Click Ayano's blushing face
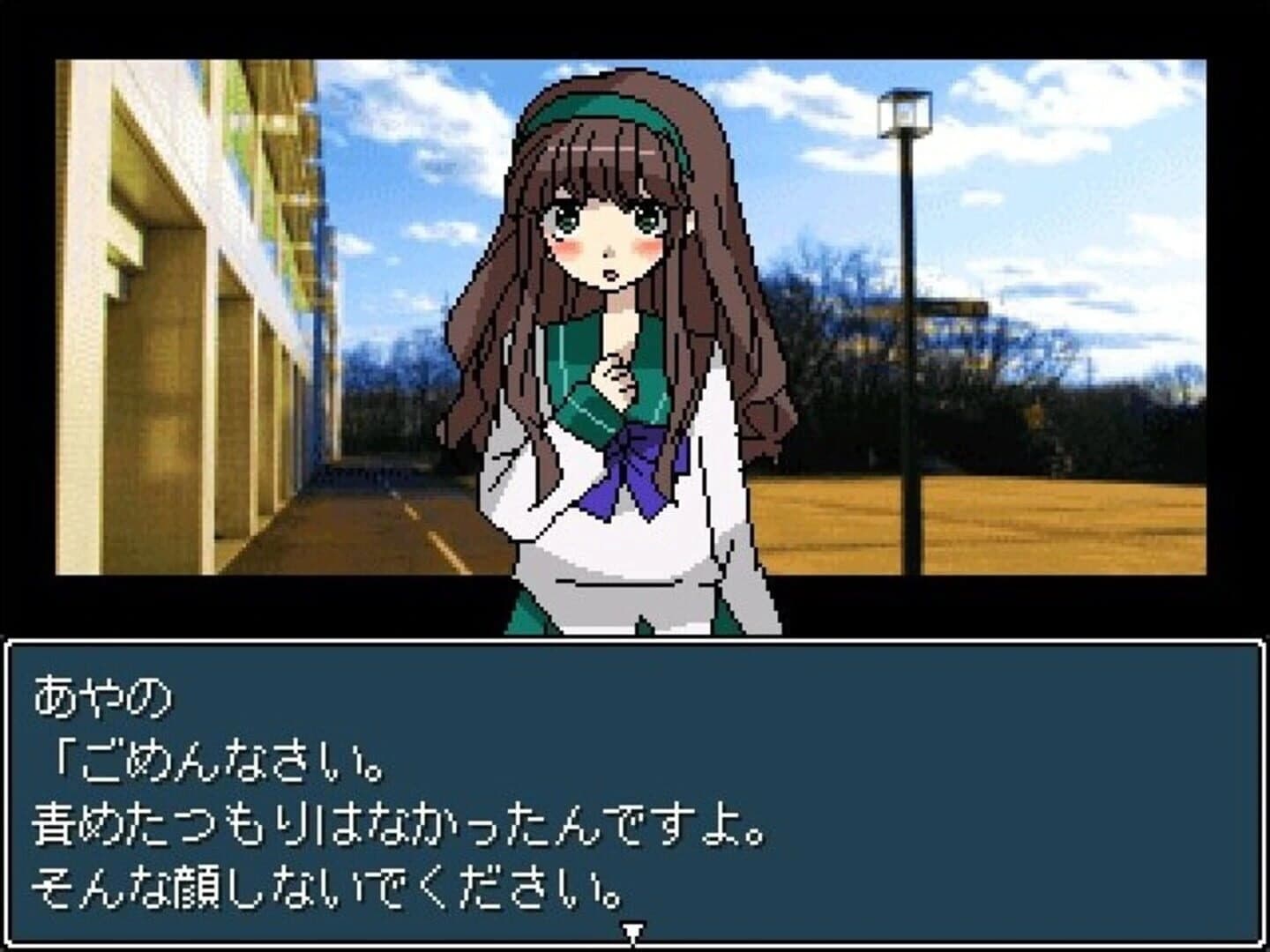Image resolution: width=1270 pixels, height=952 pixels. tap(609, 247)
